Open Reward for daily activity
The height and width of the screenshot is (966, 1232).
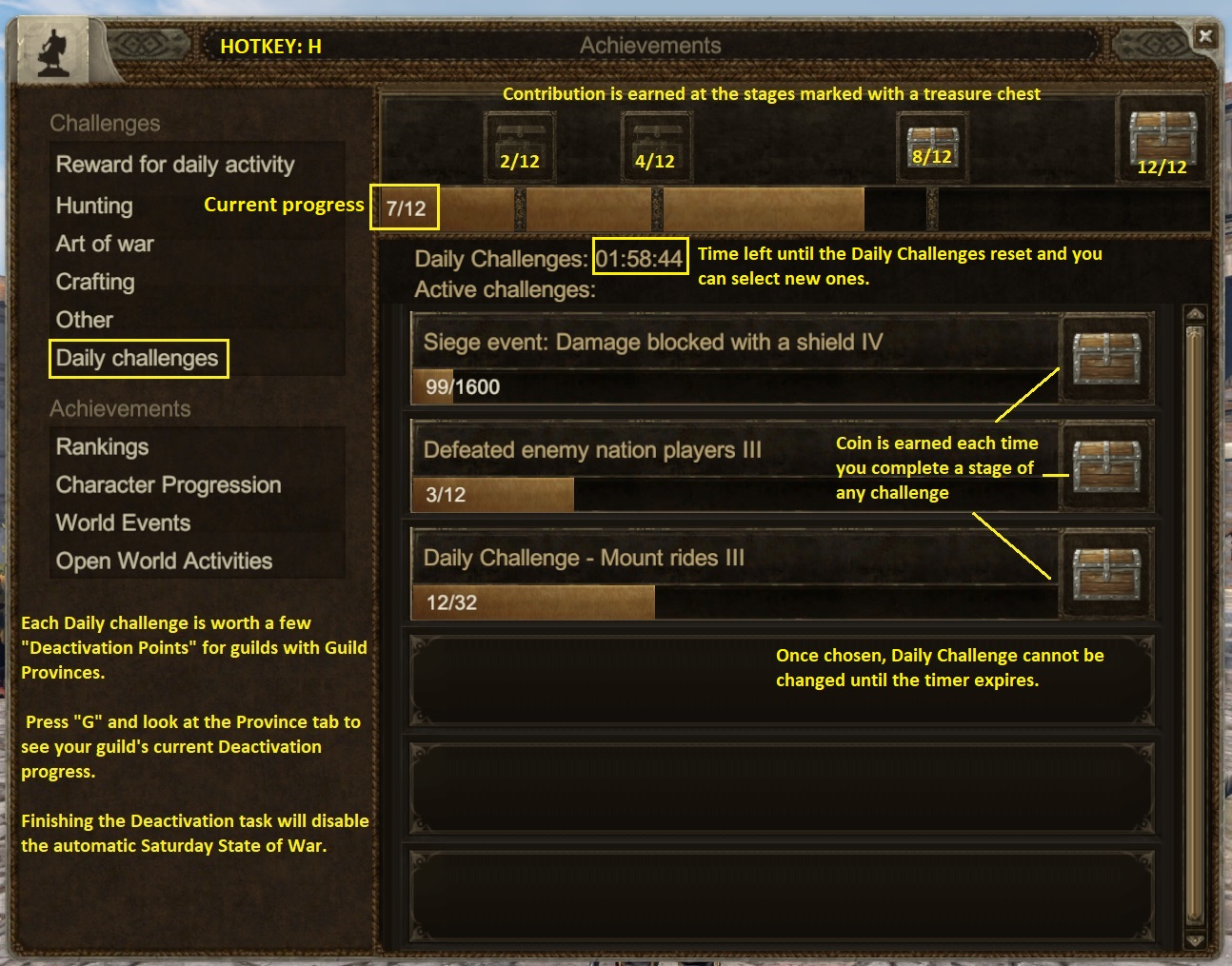click(x=175, y=165)
